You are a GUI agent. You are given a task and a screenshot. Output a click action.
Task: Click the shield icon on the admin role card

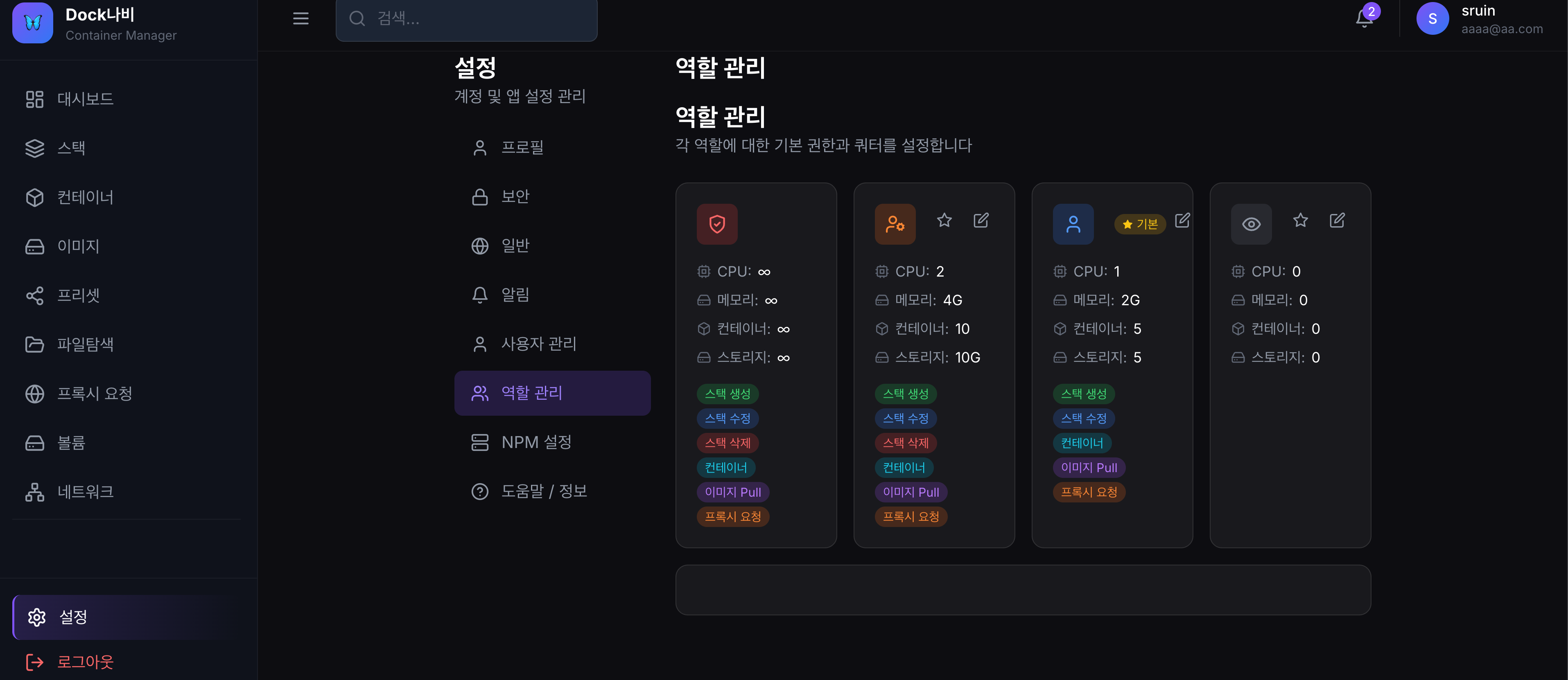click(717, 224)
